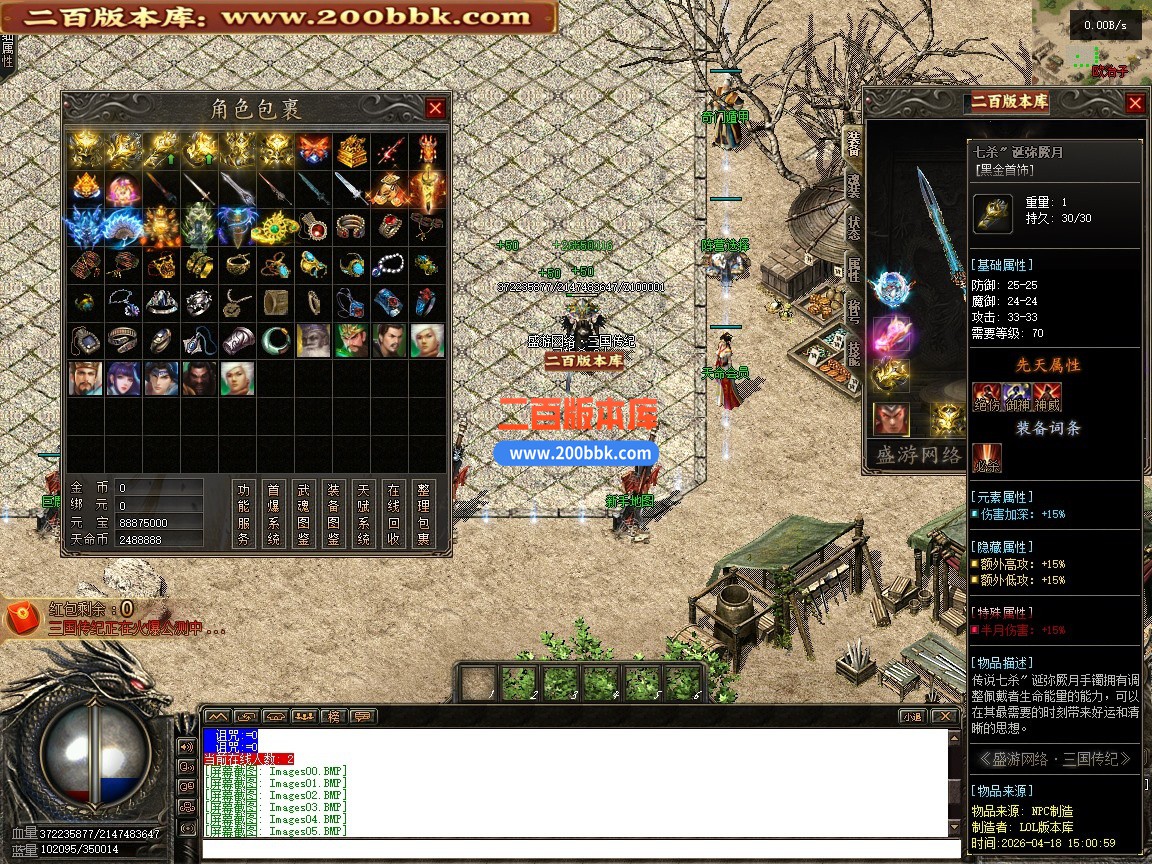Image resolution: width=1152 pixels, height=864 pixels.
Task: Select the white-bearded elder hero portrait
Action: (x=312, y=341)
